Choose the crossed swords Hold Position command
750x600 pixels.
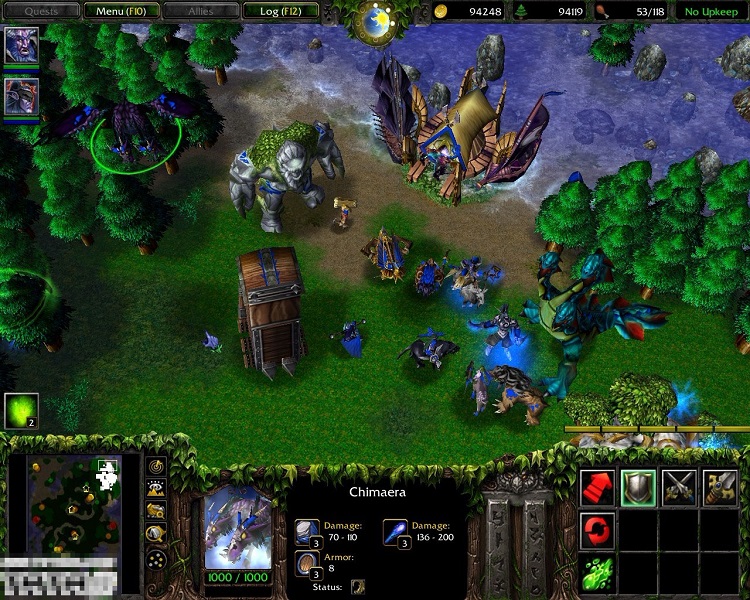pos(679,486)
